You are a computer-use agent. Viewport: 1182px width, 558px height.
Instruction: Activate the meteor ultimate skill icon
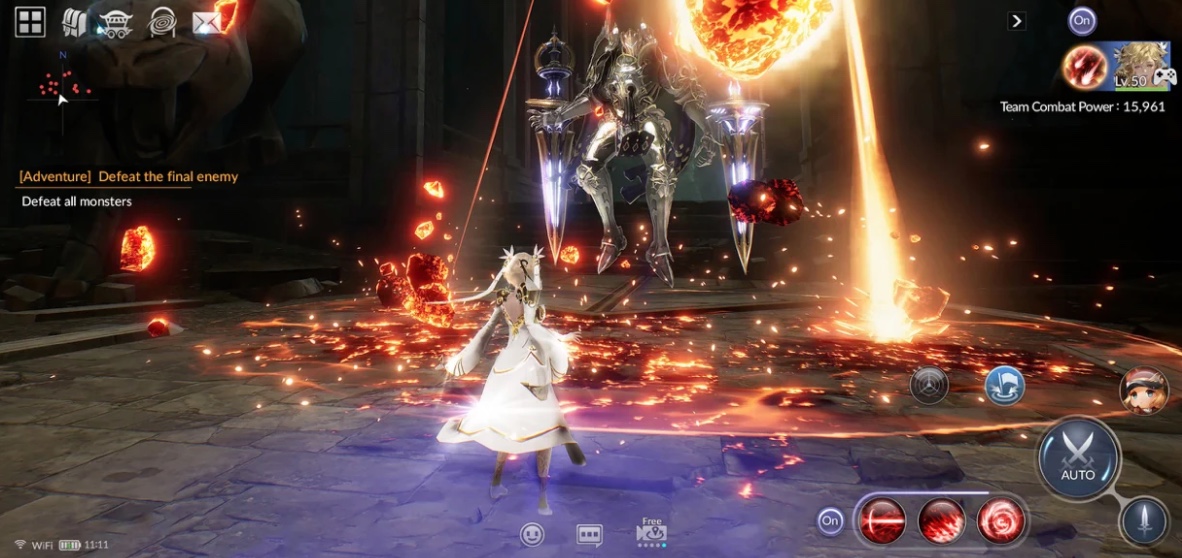1084,67
